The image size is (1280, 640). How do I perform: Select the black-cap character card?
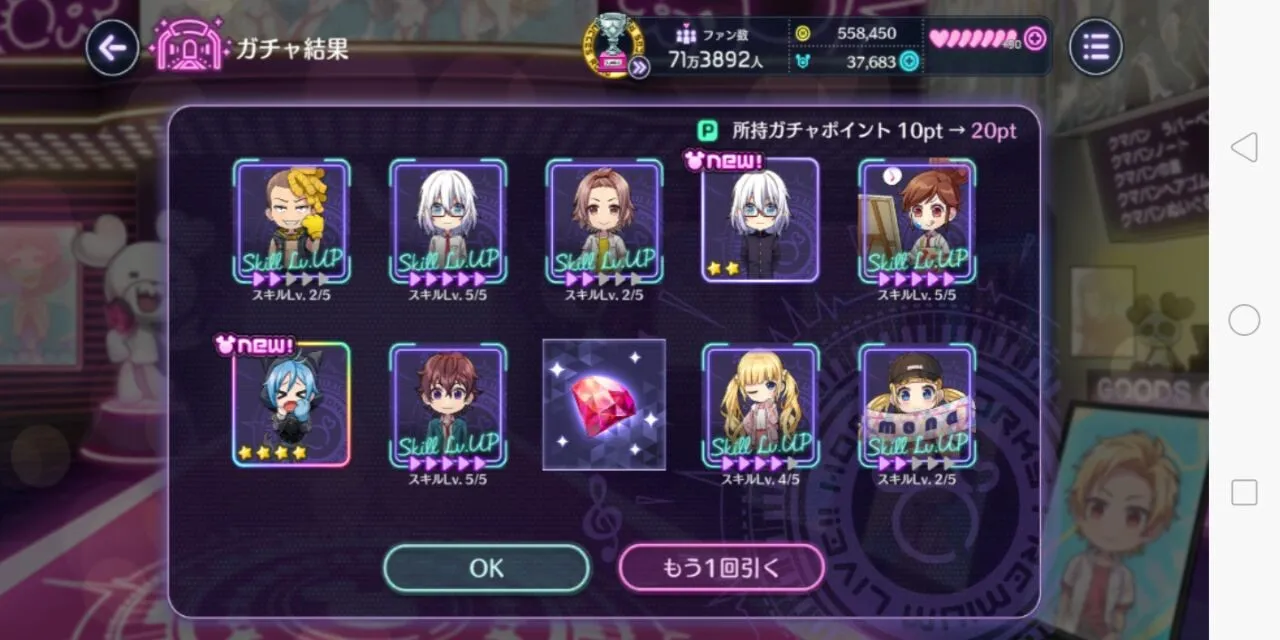[x=917, y=405]
